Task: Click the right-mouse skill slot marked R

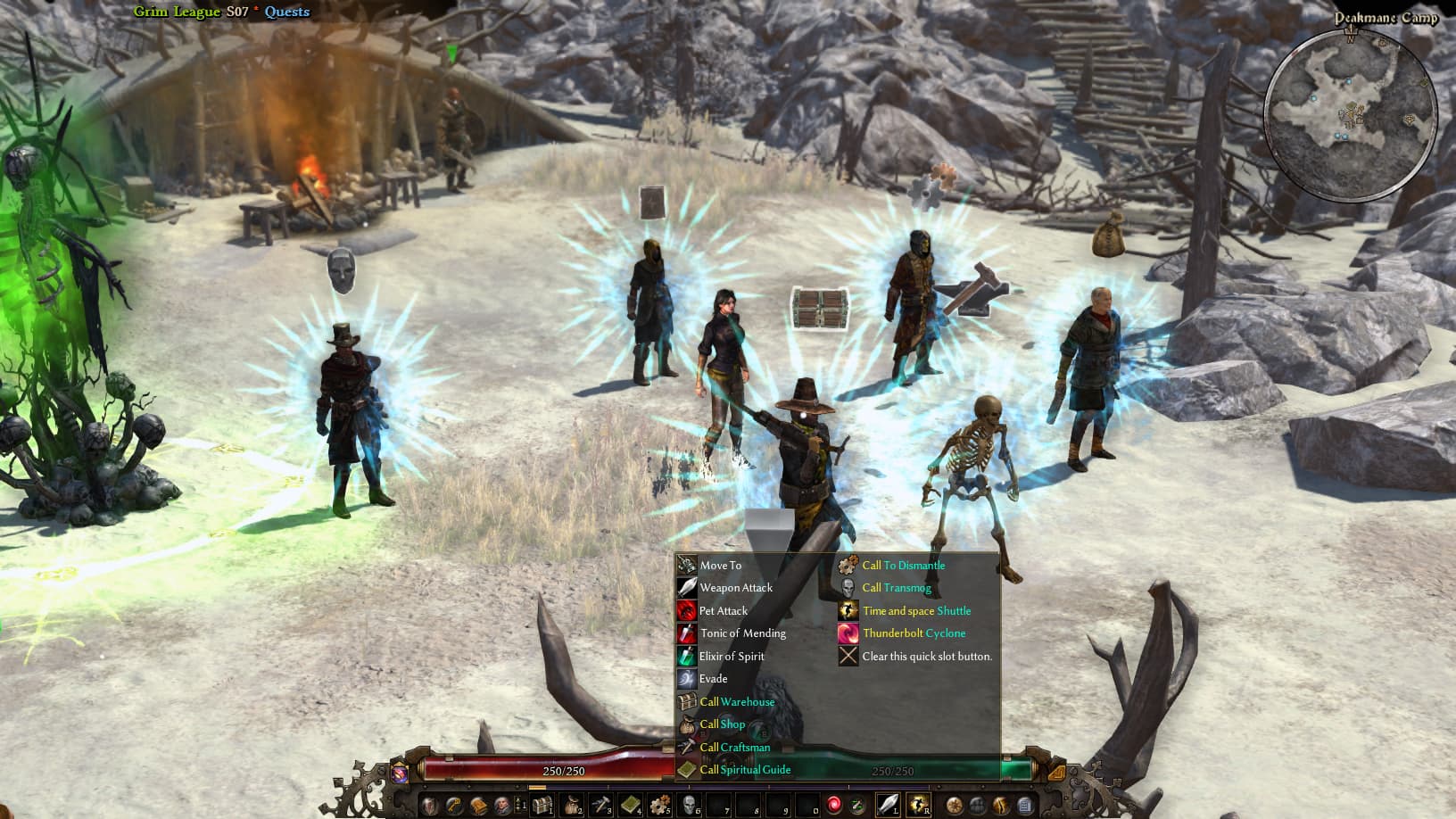Action: (919, 806)
